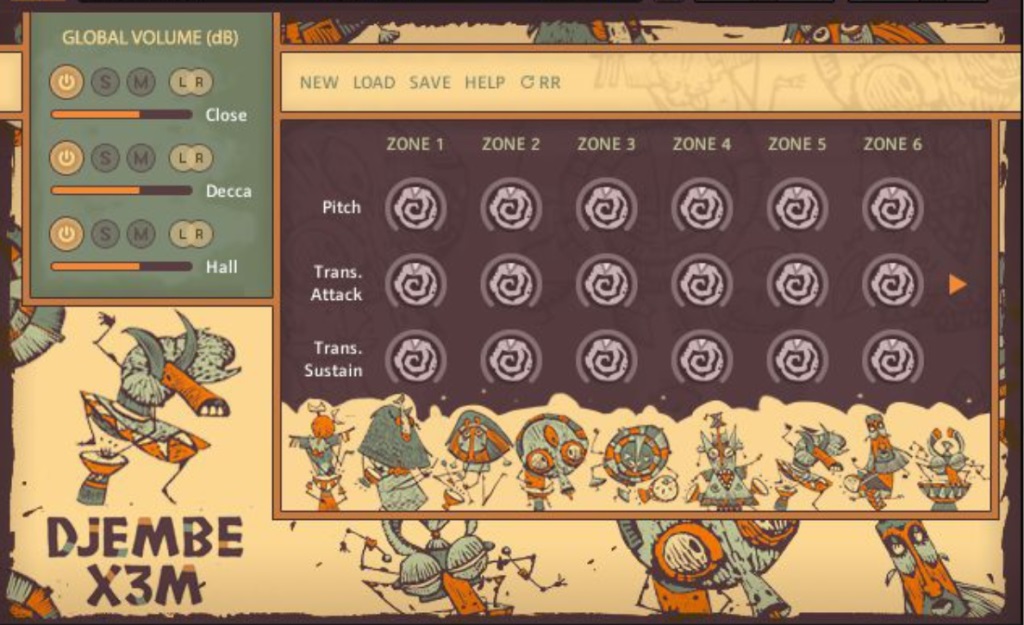Solo the Close mic channel
1024x625 pixels.
(104, 82)
